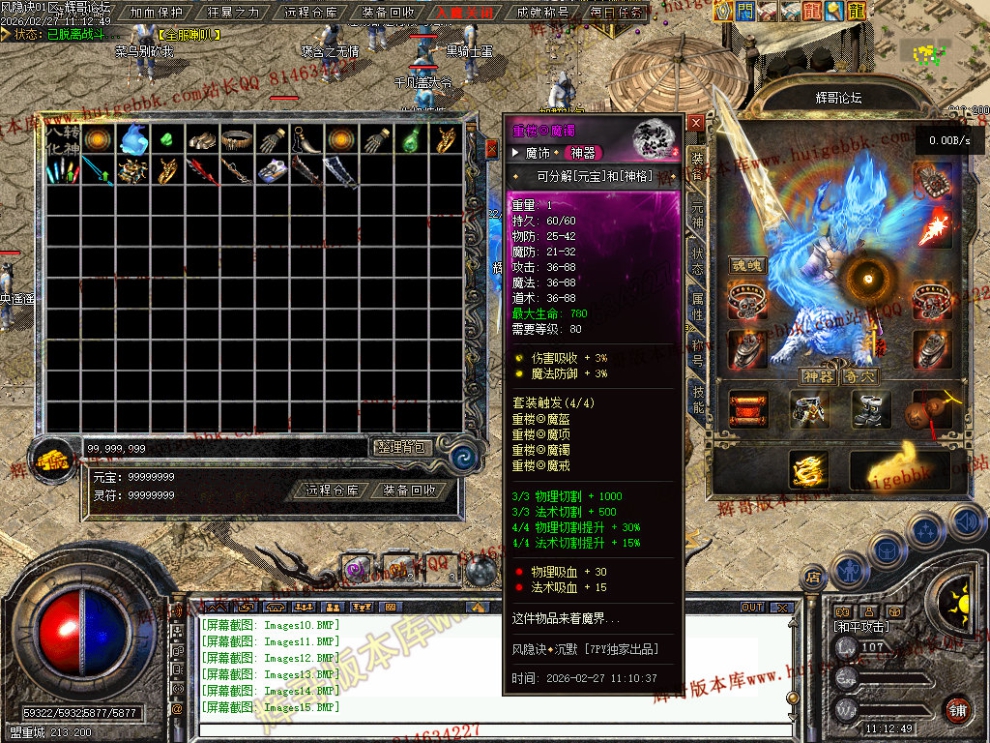The image size is (990, 743).
Task: Switch to the 装备 equipment tab
Action: 697,168
